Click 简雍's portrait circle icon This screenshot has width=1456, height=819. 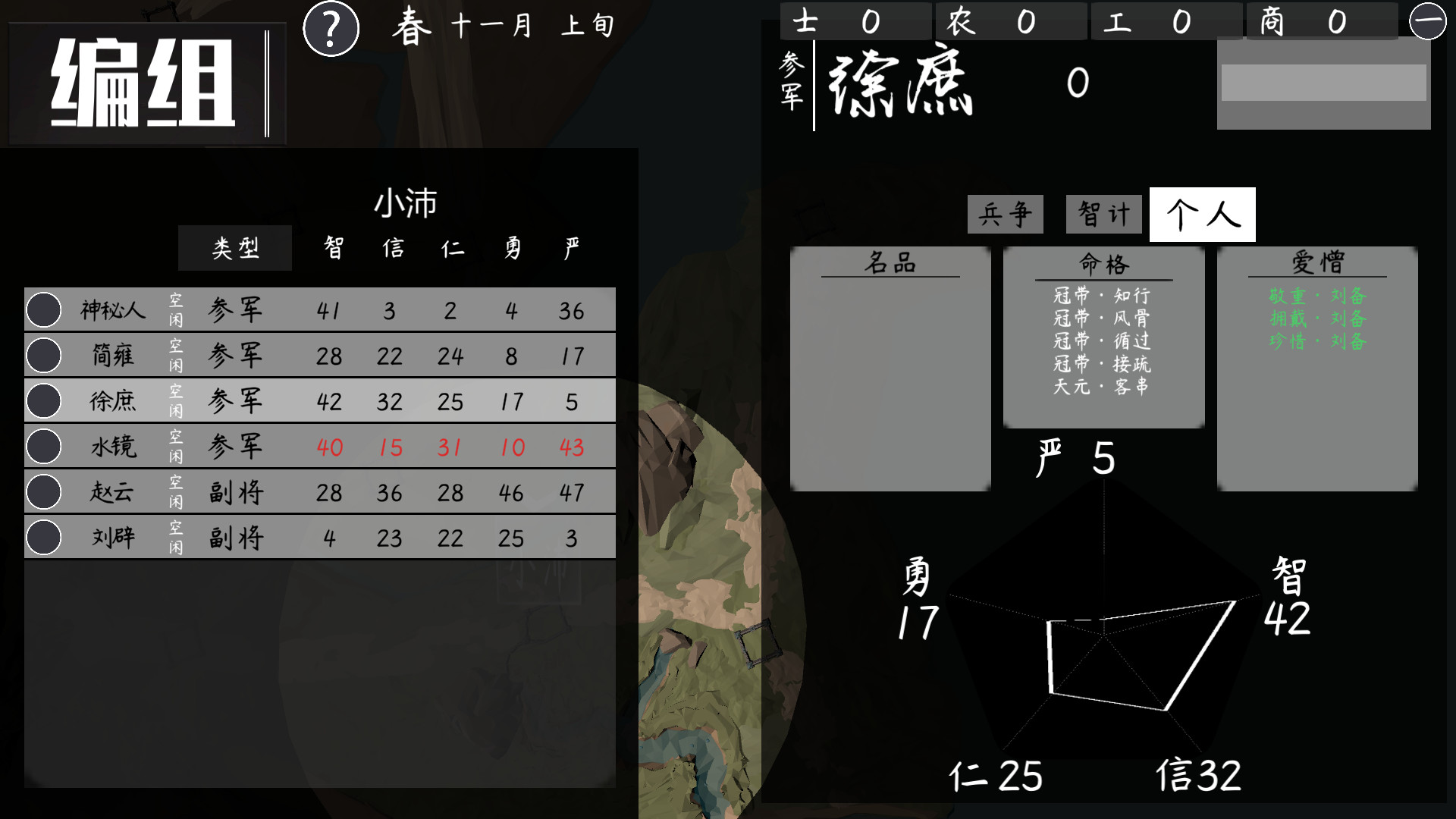(43, 355)
